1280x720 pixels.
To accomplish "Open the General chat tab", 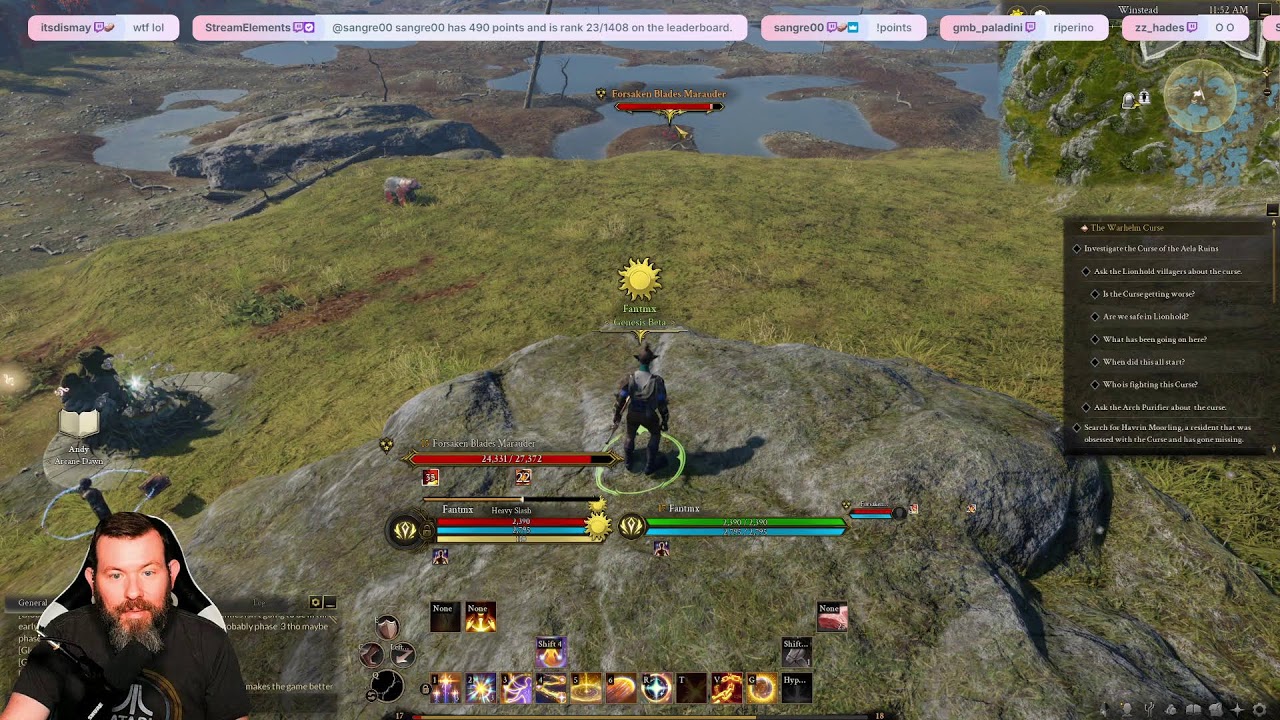I will pos(33,603).
